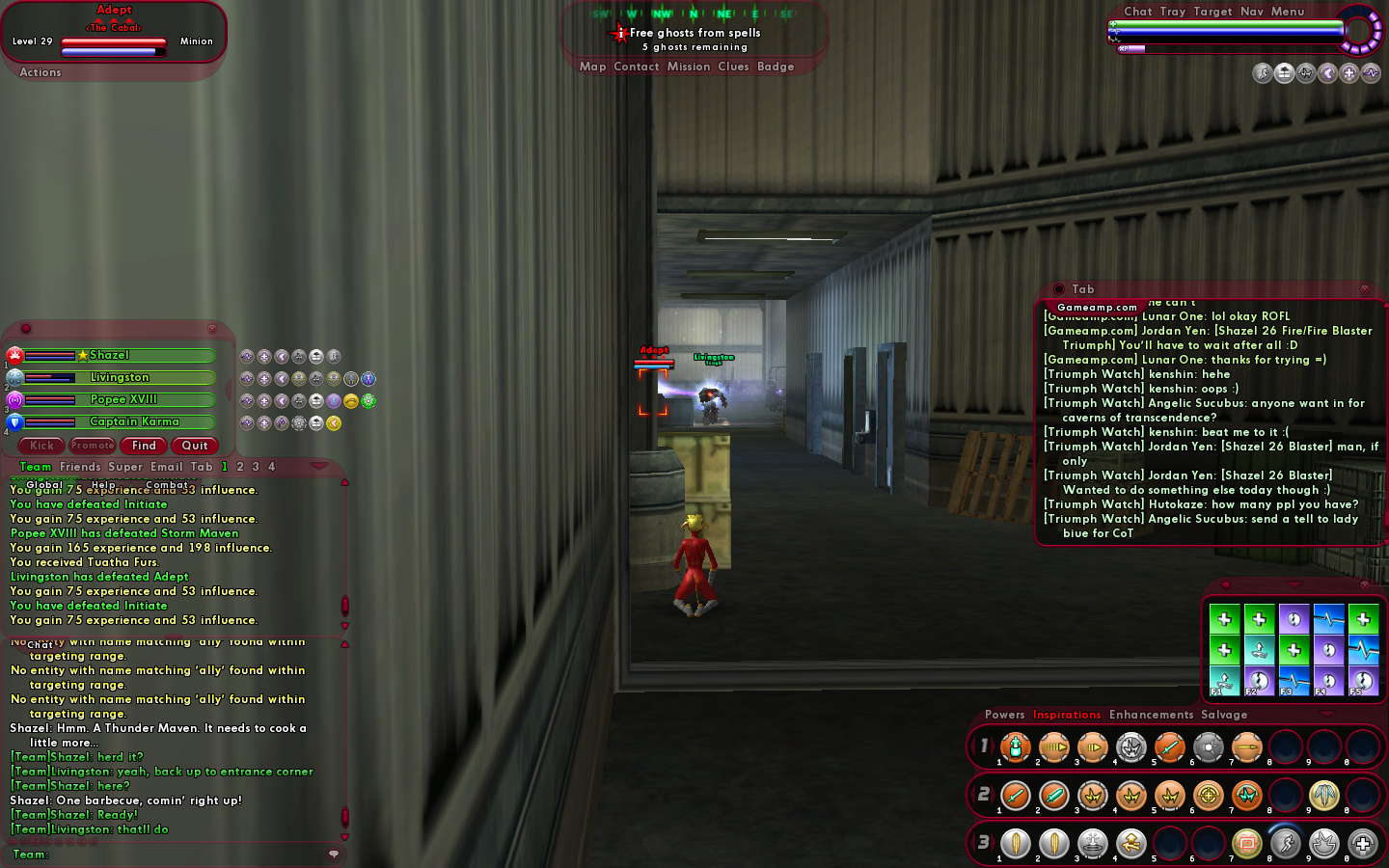
Task: Open the Contact list
Action: (636, 67)
